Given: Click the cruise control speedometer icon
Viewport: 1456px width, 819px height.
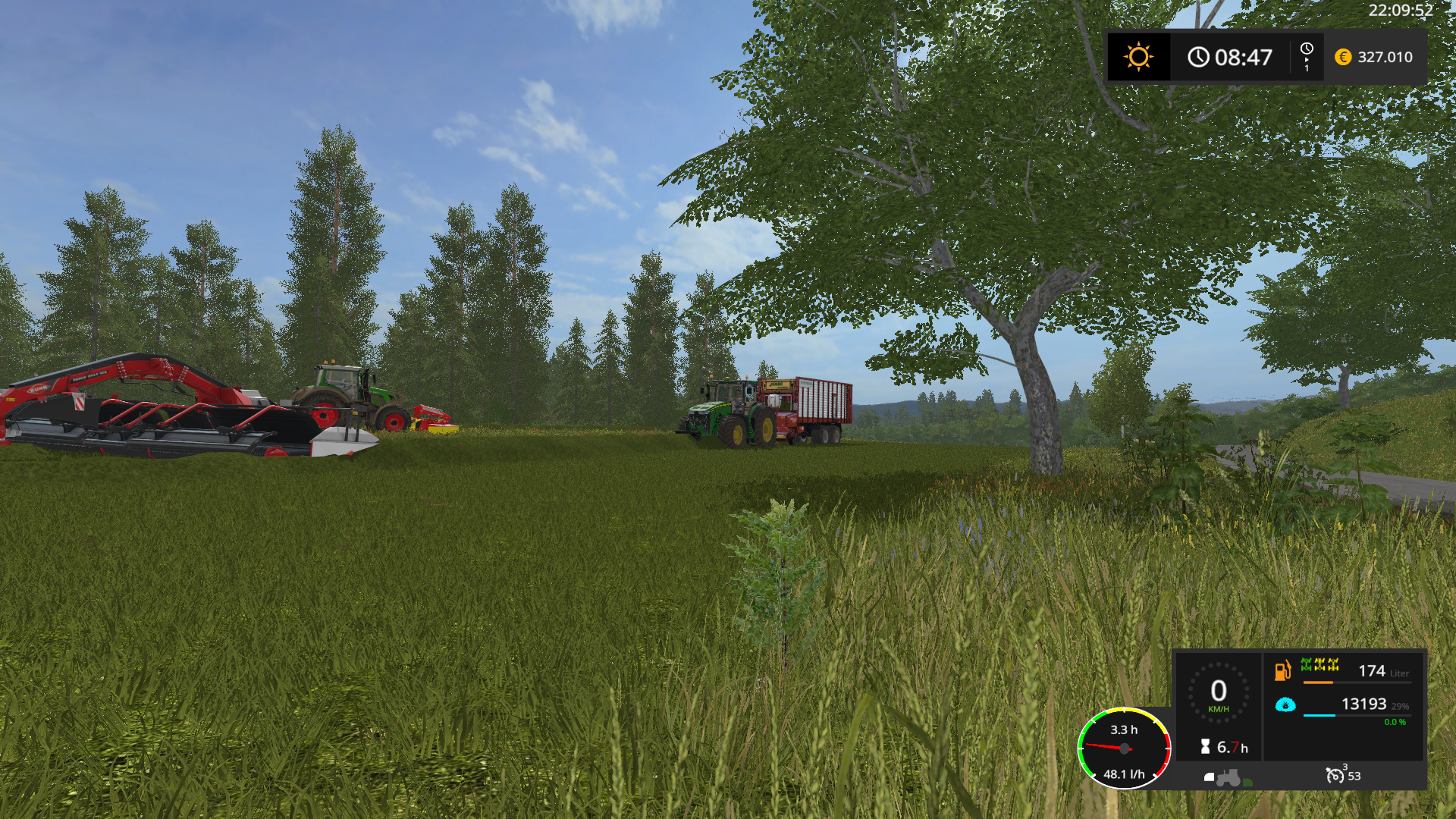Looking at the screenshot, I should (x=1335, y=775).
